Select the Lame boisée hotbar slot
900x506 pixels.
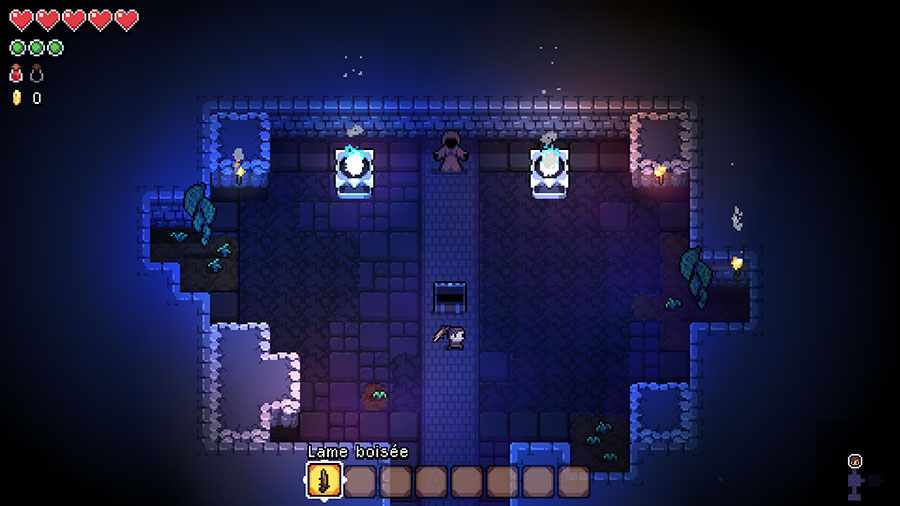pos(324,481)
